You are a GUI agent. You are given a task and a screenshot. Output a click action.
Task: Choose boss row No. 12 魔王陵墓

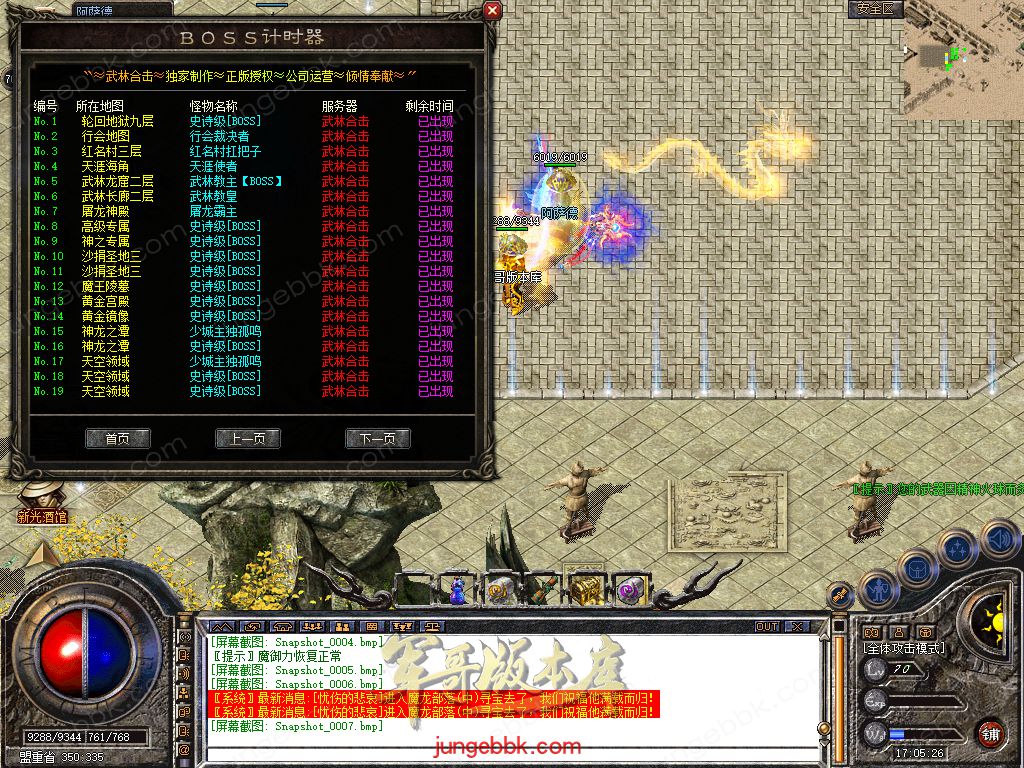coord(105,286)
